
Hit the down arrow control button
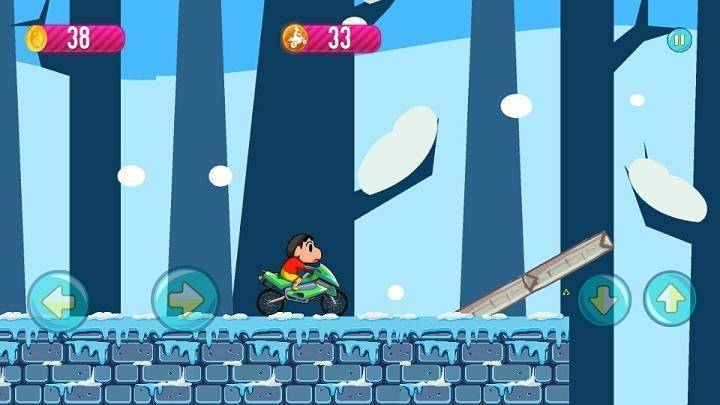[604, 299]
